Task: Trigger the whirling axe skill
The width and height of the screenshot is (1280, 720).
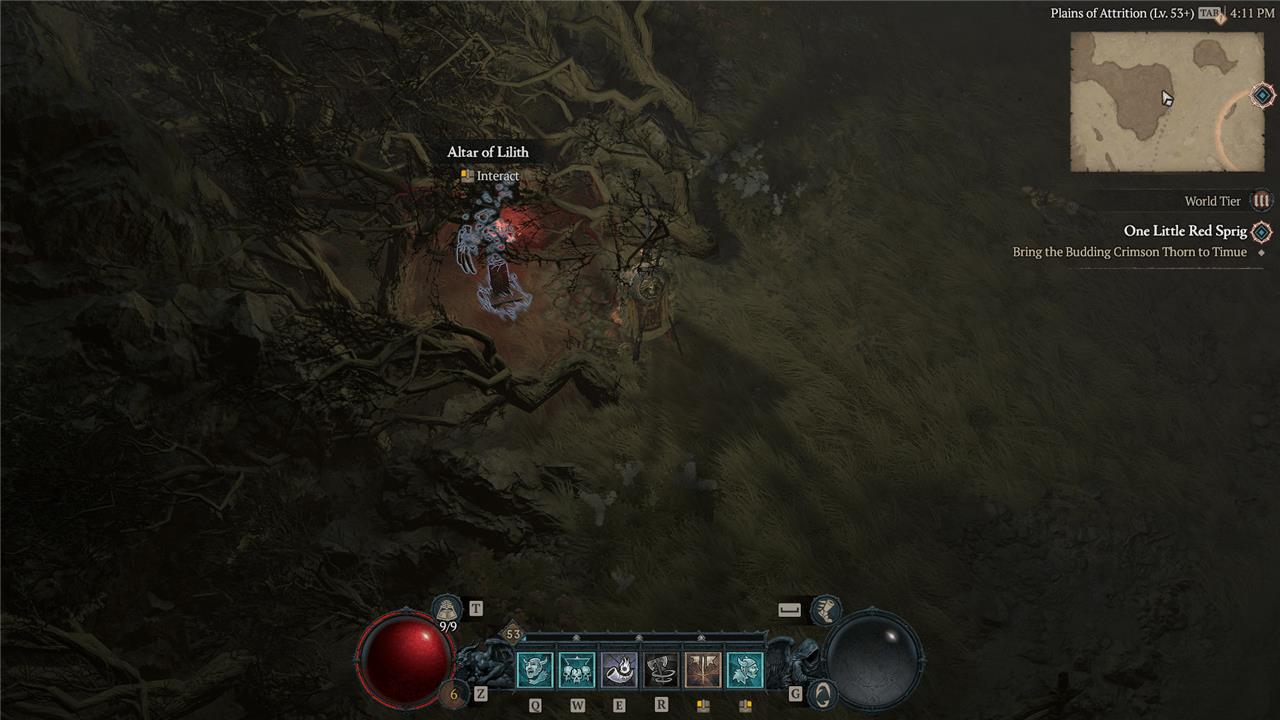Action: 661,670
